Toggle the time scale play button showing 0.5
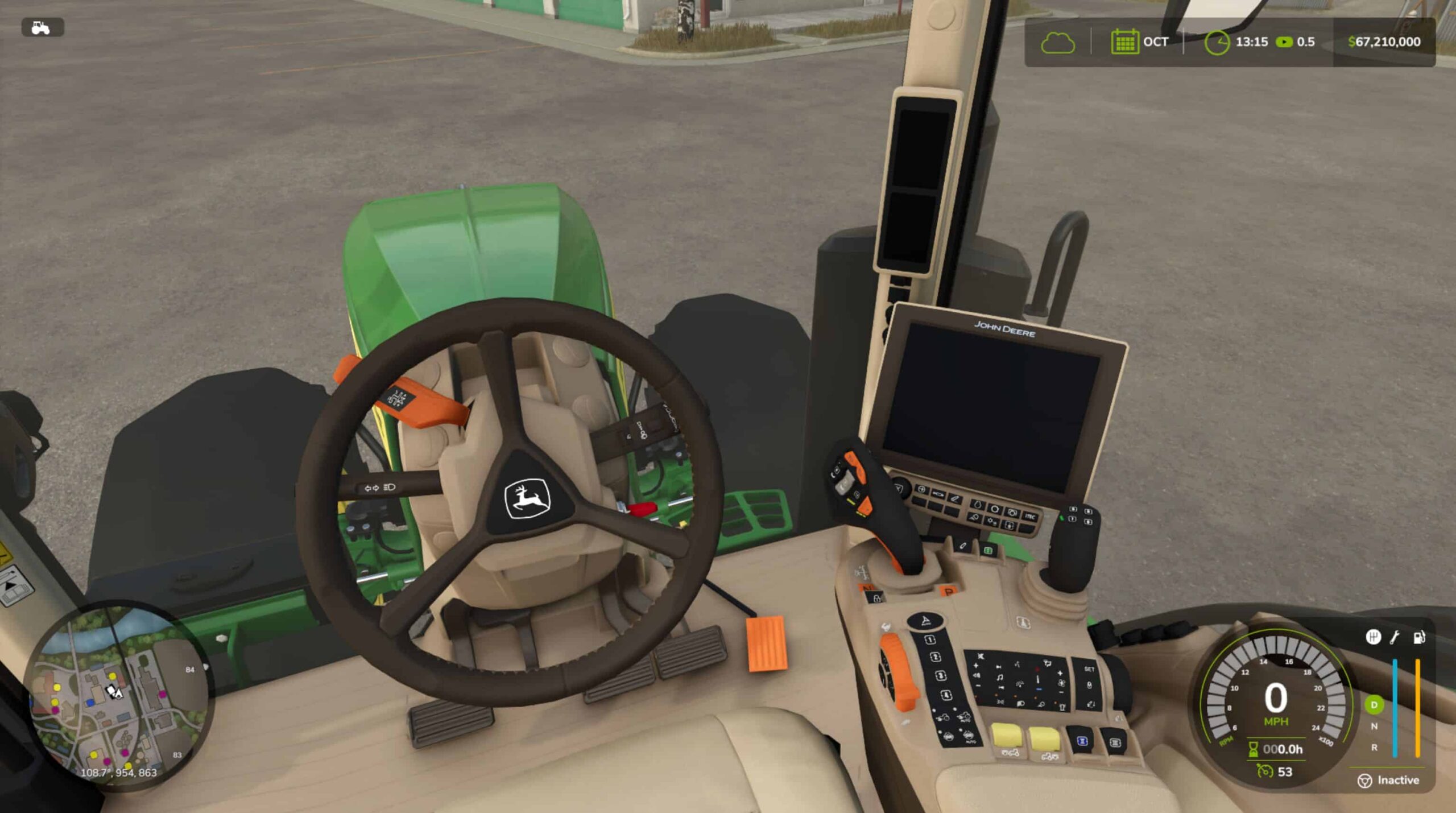 1285,41
